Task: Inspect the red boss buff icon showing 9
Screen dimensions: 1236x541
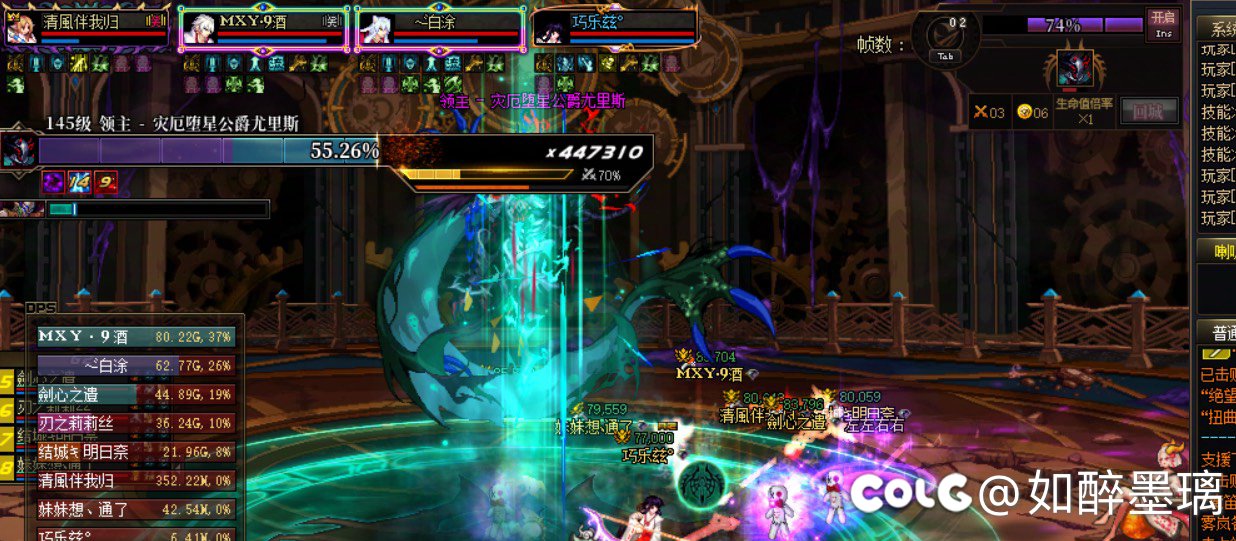Action: [105, 182]
